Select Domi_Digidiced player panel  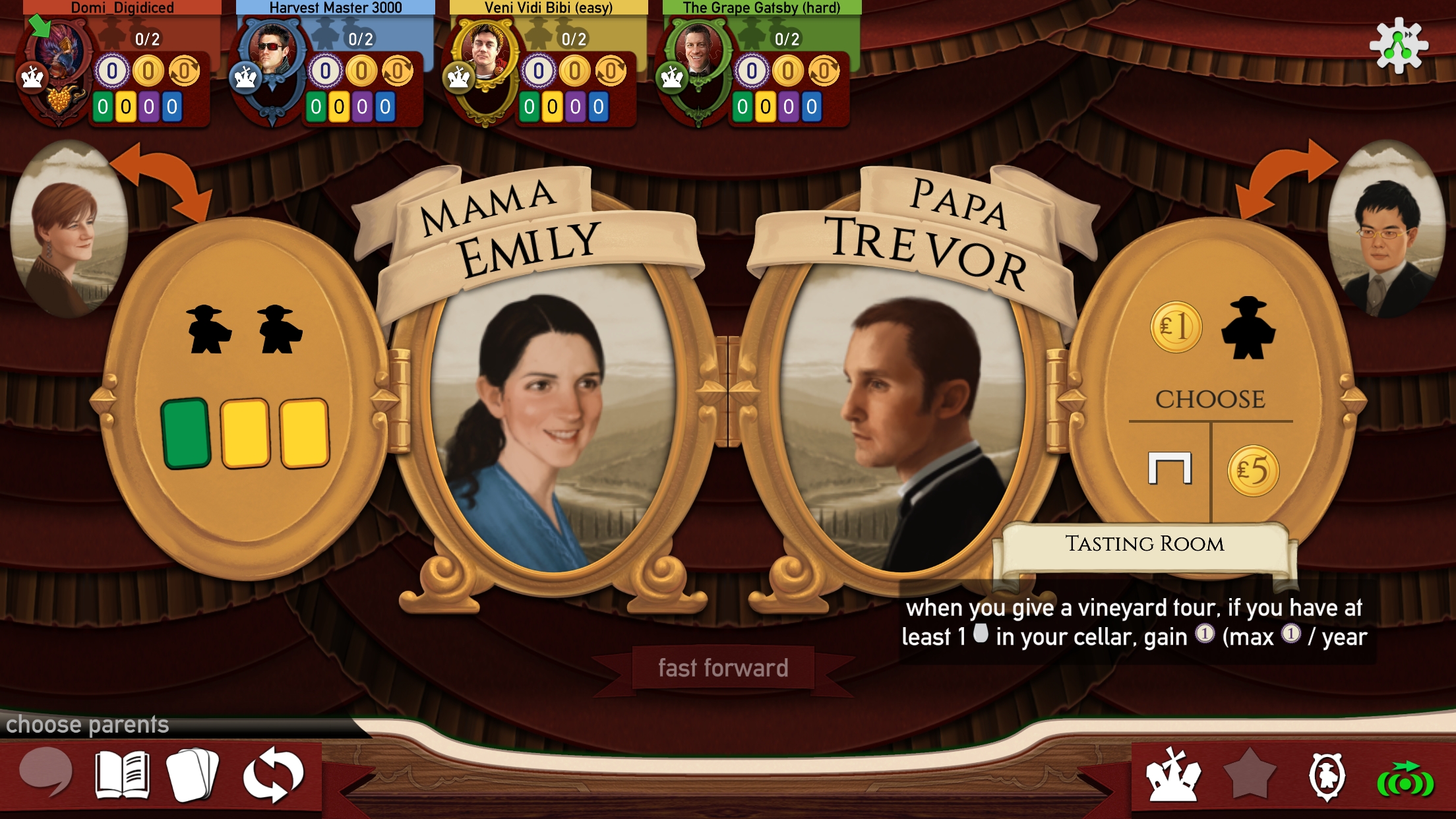point(119,66)
